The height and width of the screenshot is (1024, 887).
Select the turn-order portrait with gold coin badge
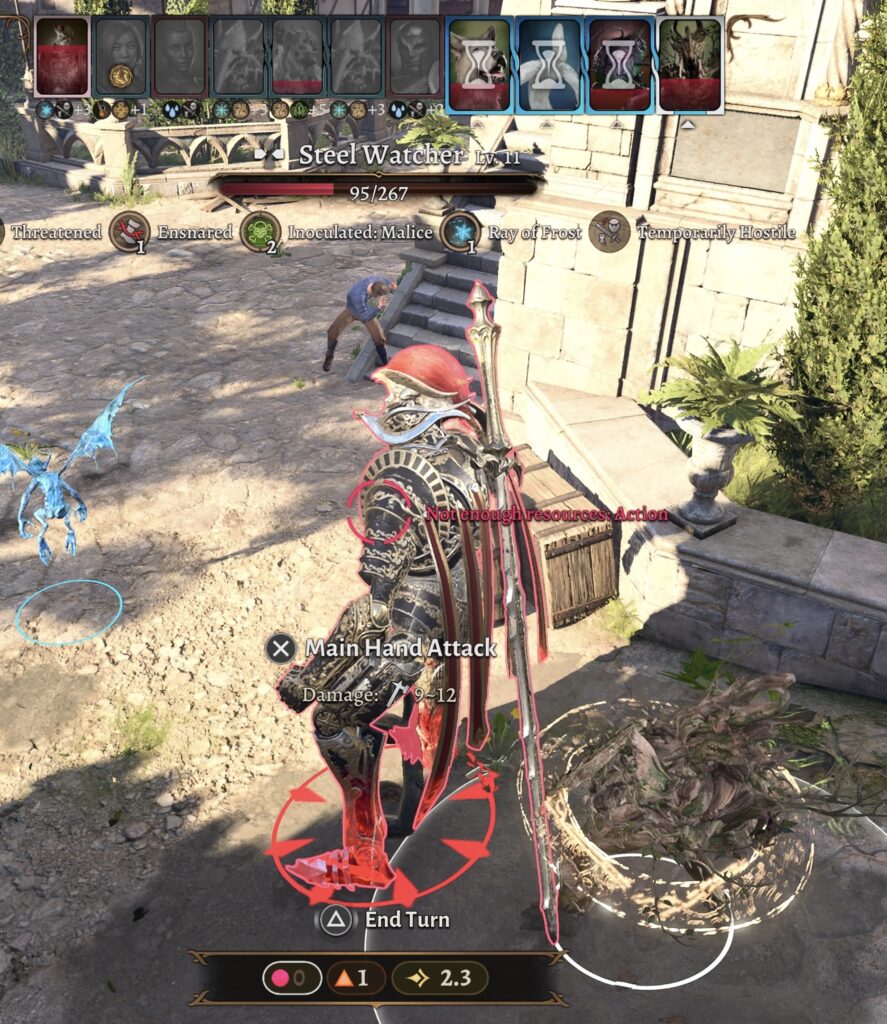[x=121, y=56]
